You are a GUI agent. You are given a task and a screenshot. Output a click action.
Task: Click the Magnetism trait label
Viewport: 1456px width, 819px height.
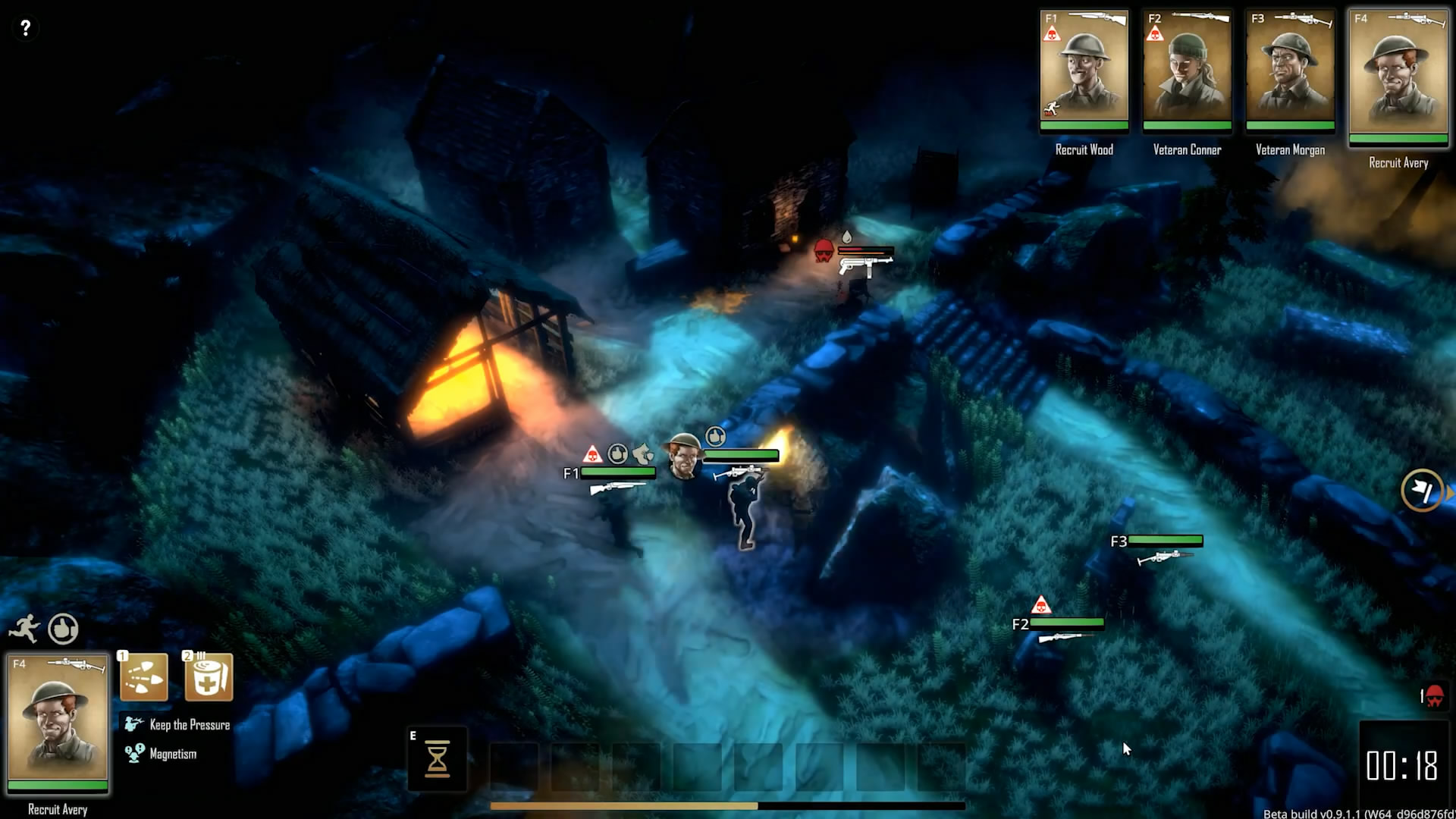point(173,754)
